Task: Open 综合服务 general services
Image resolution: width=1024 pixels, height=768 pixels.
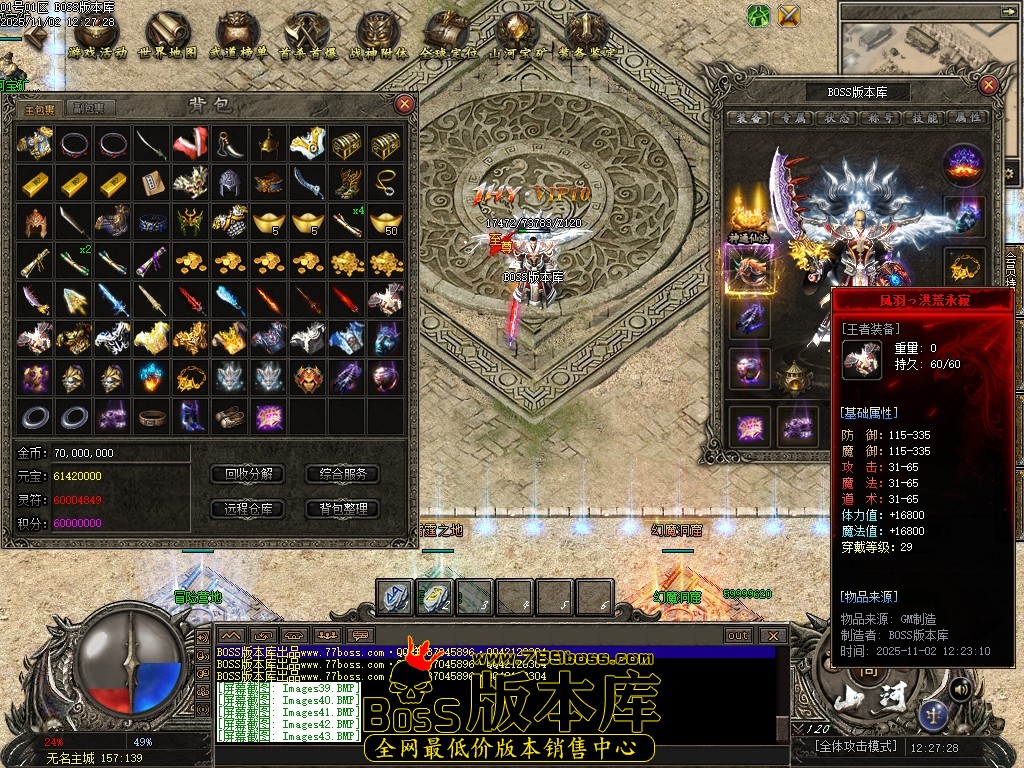Action: 343,474
